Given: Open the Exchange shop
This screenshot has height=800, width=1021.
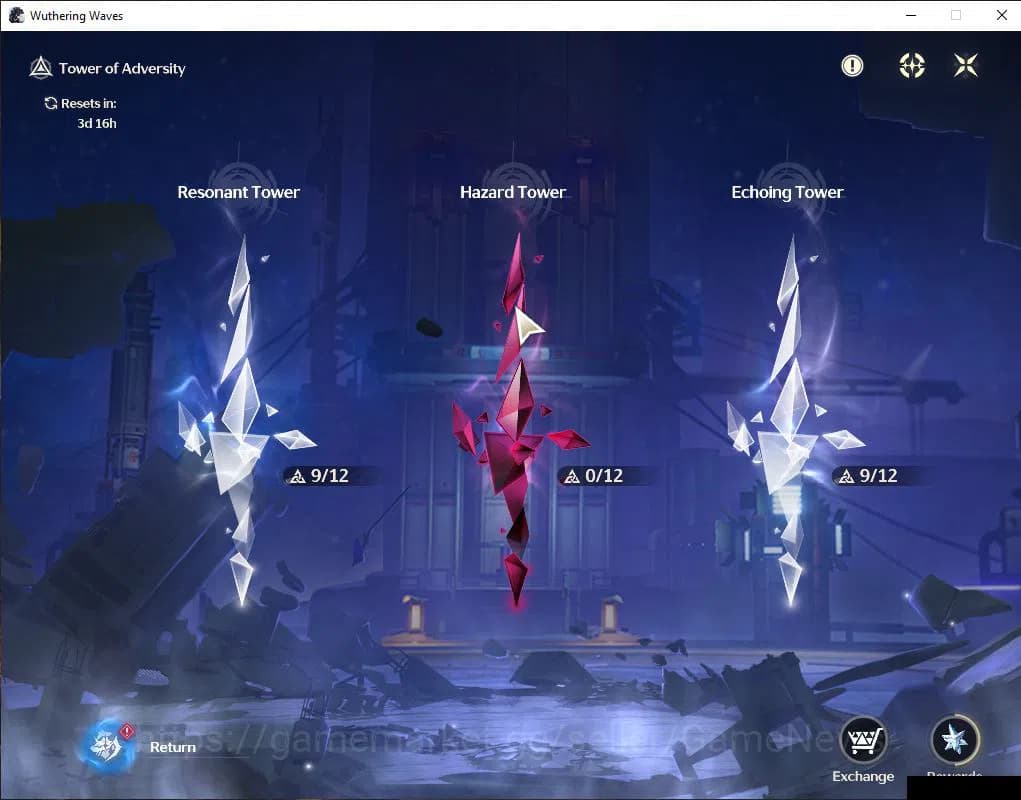Looking at the screenshot, I should click(862, 742).
